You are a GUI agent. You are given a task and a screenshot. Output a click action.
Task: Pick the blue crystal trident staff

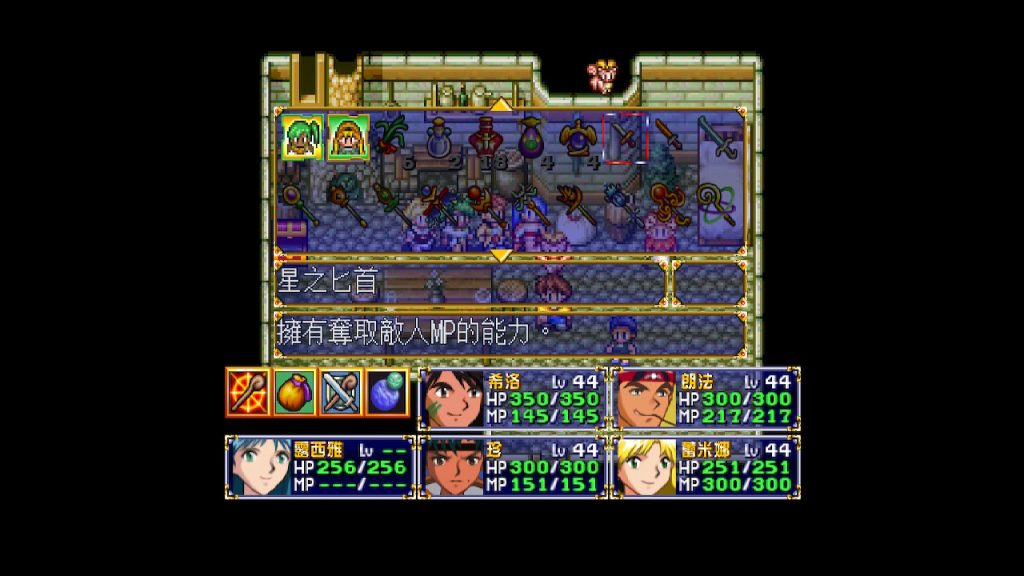(625, 203)
